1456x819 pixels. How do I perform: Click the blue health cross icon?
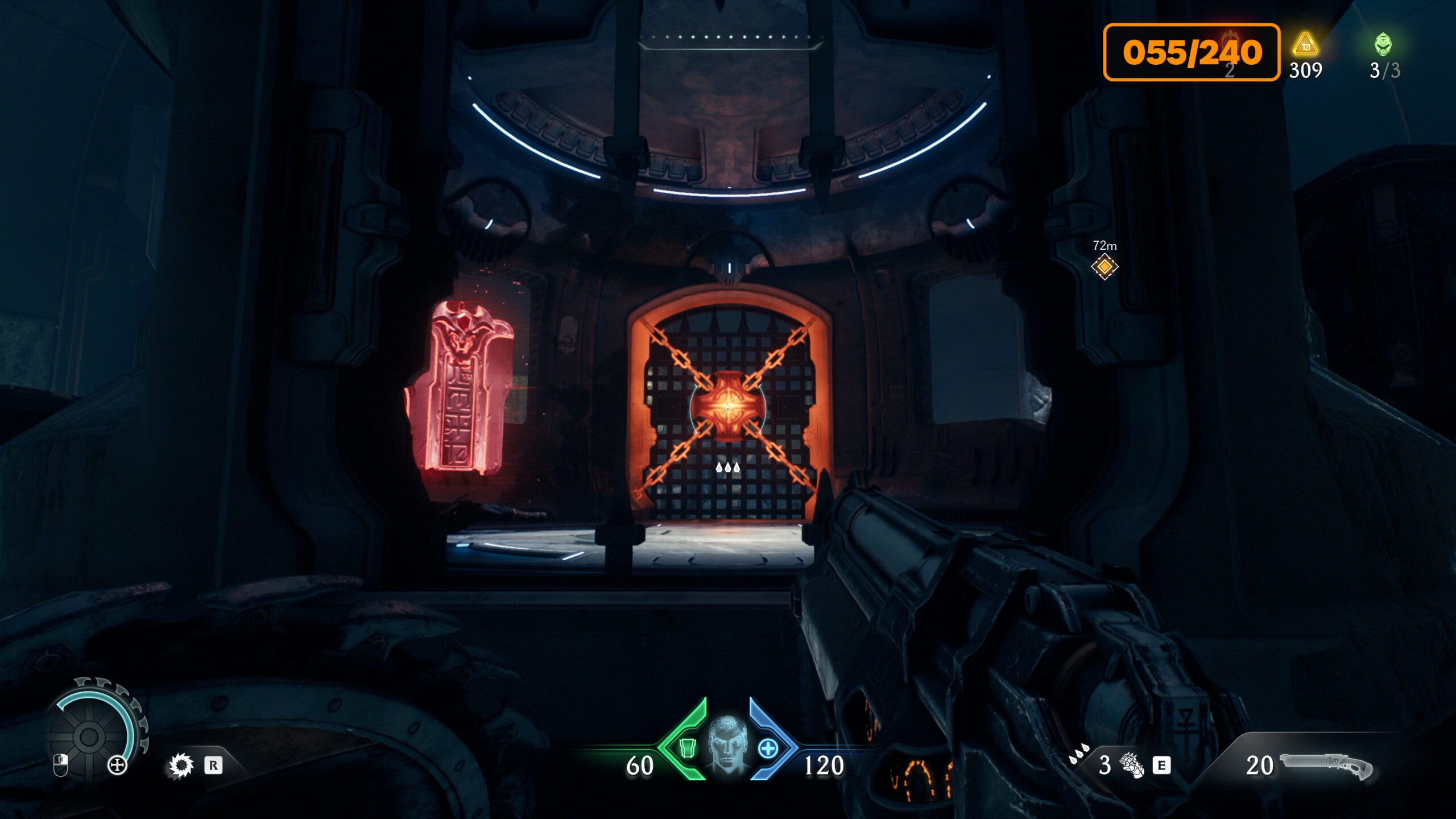768,748
